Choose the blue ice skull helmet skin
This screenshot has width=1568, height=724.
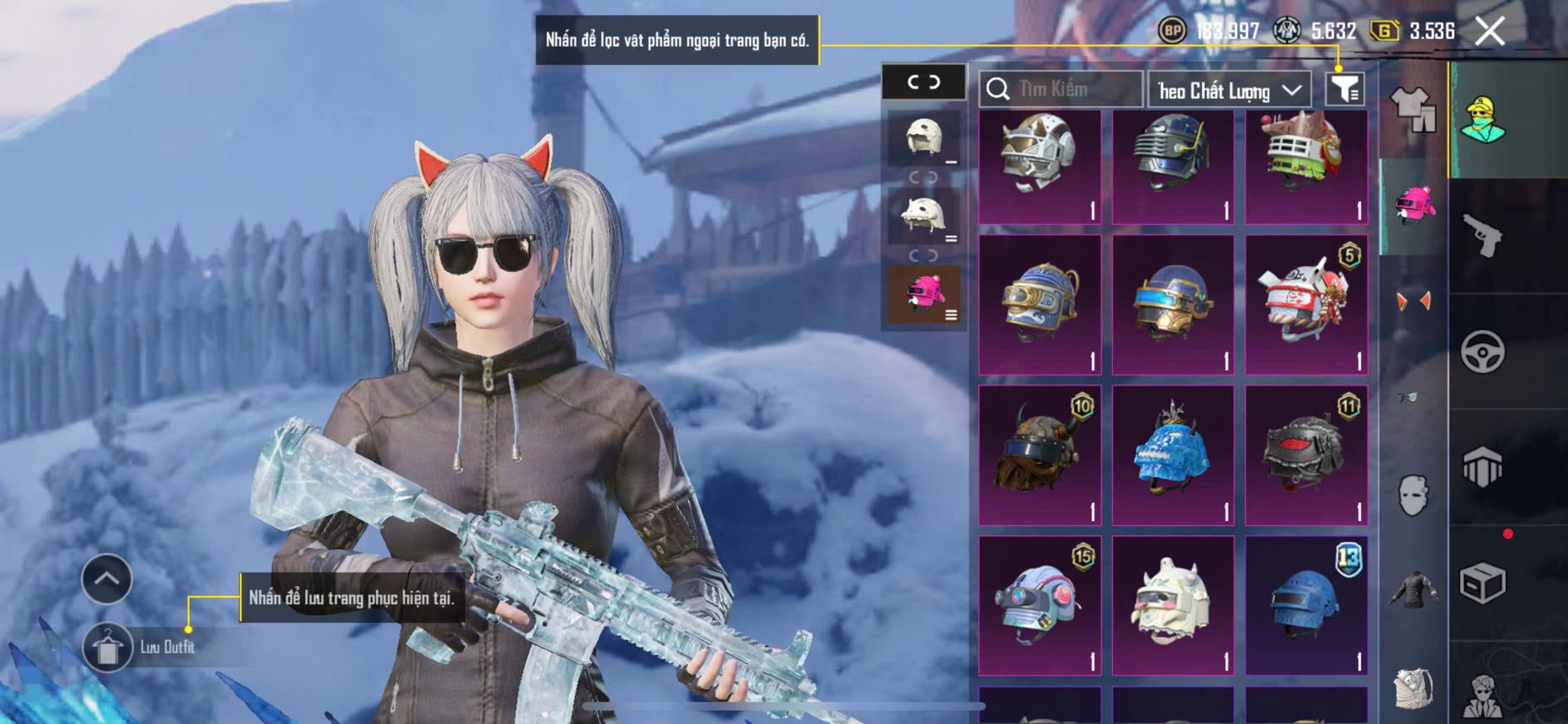[x=1172, y=455]
